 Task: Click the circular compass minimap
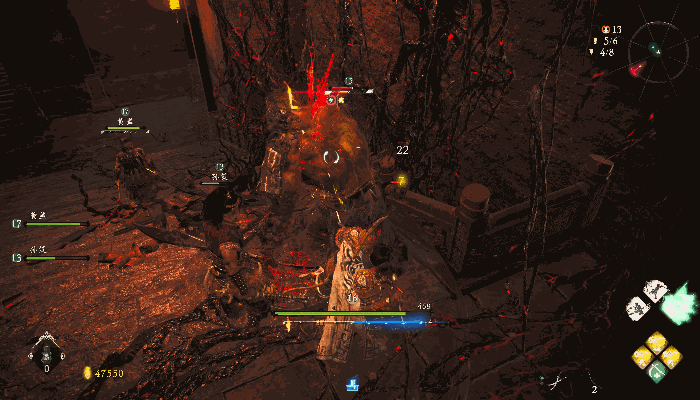[x=656, y=49]
